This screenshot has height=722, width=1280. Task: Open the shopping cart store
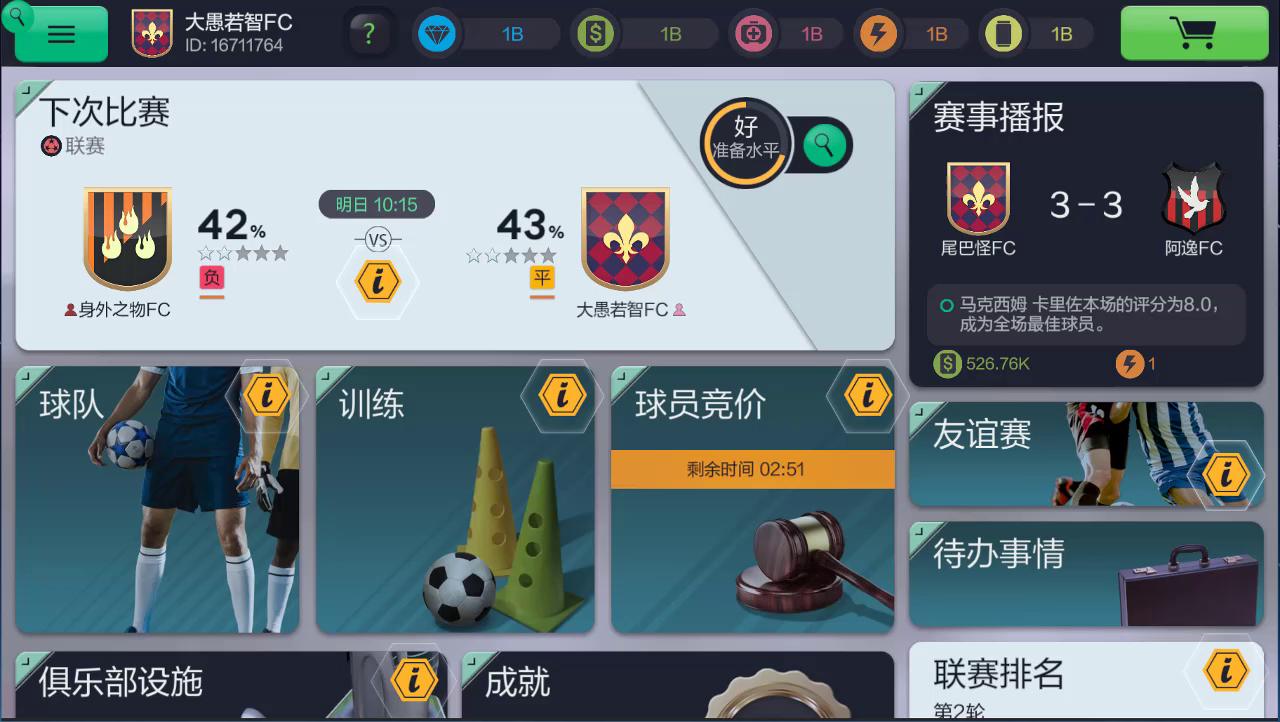click(x=1194, y=33)
